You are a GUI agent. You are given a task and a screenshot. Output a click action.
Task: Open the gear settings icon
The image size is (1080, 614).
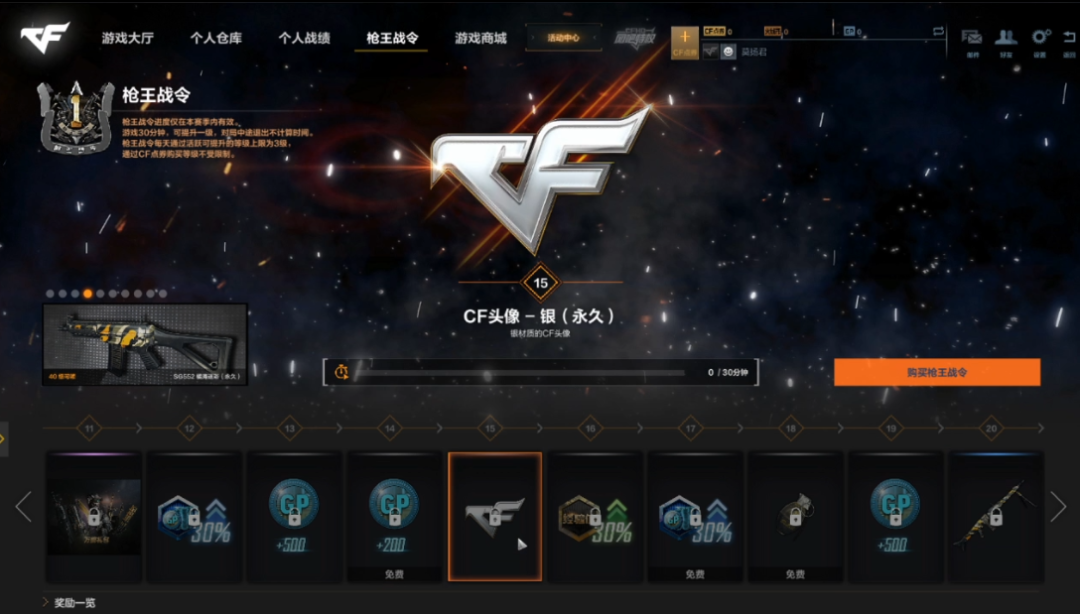click(1040, 37)
